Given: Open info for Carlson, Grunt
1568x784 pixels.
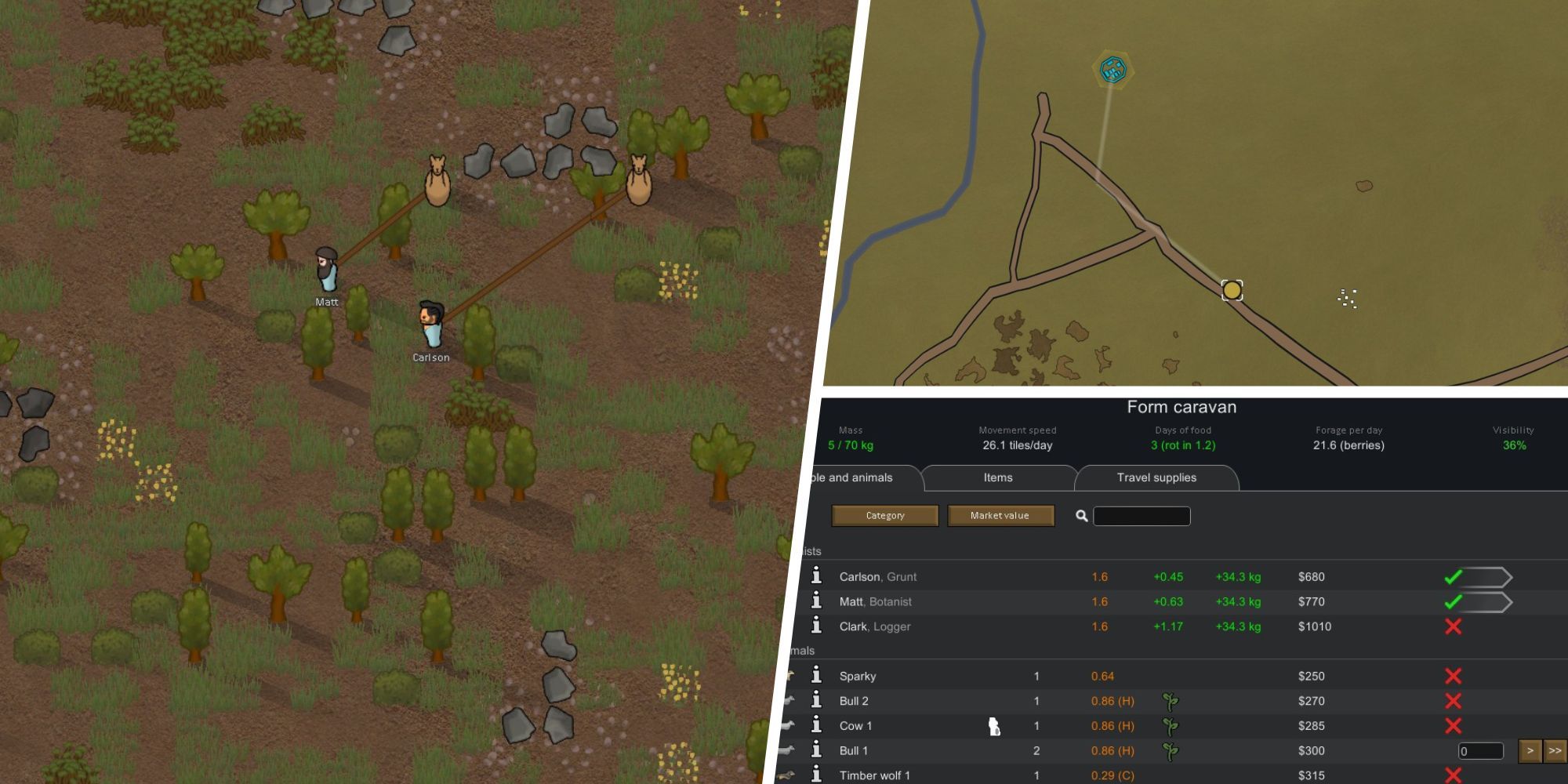Looking at the screenshot, I should point(816,576).
